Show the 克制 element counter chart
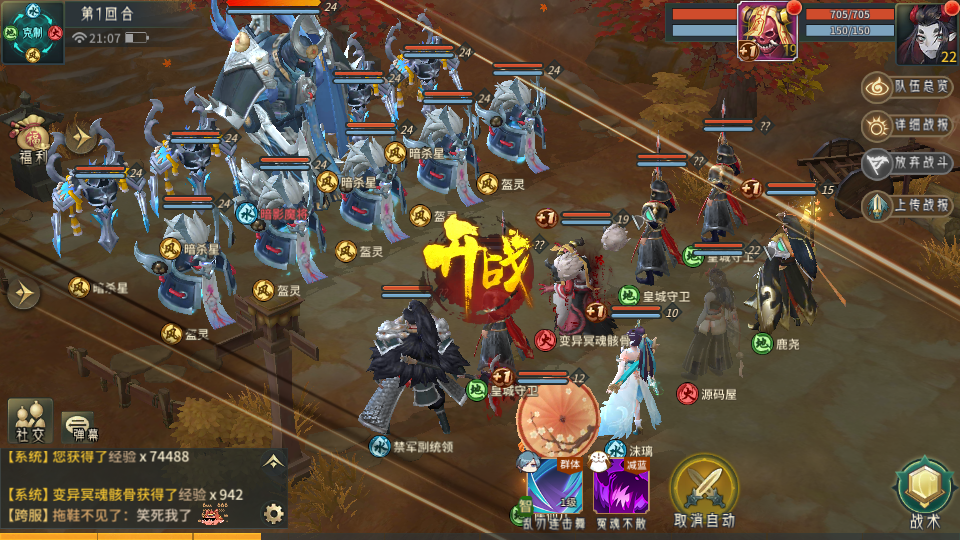Viewport: 960px width, 540px height. click(x=33, y=32)
